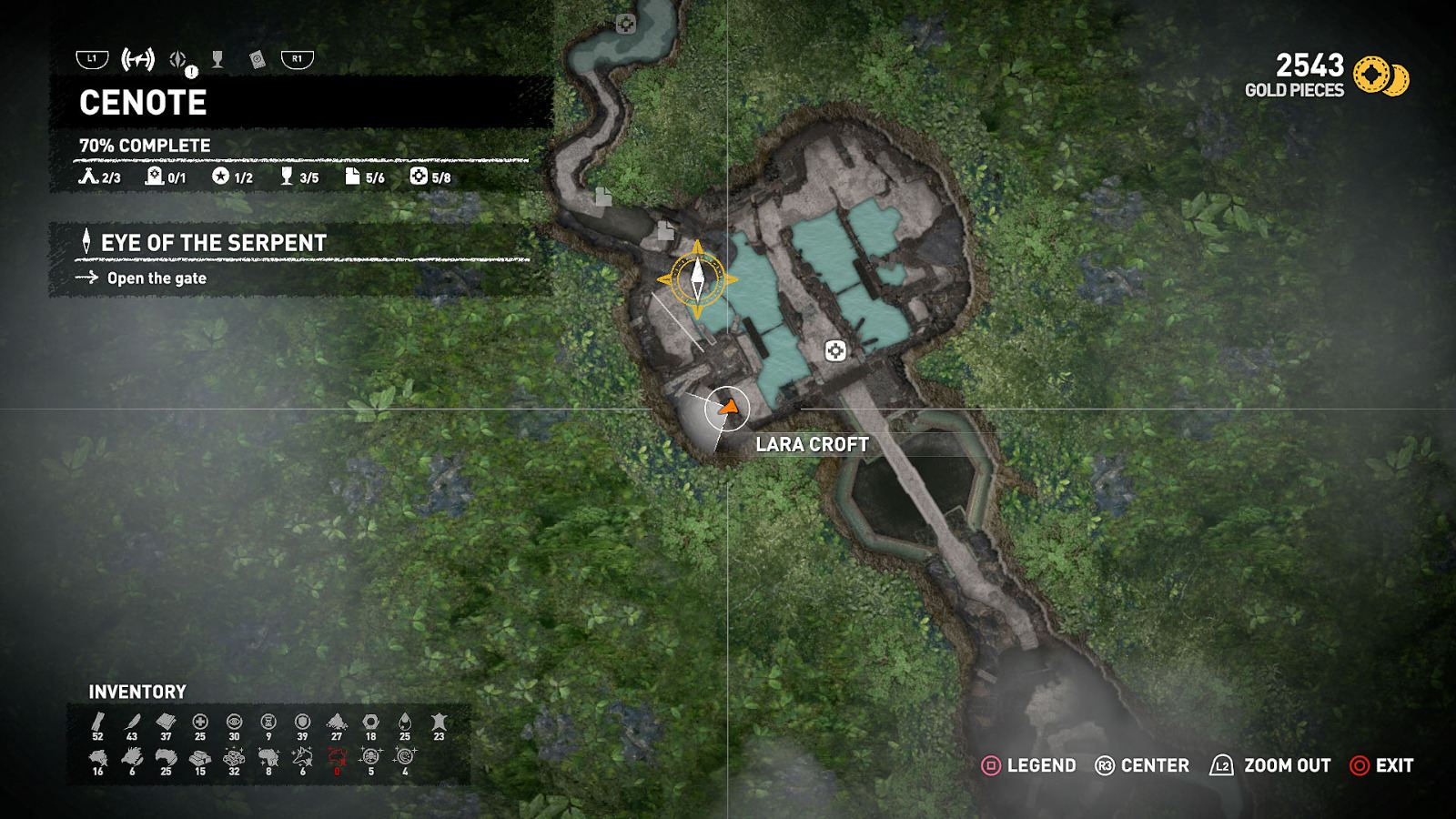Switch to the card-shaped tab icon

tap(258, 60)
